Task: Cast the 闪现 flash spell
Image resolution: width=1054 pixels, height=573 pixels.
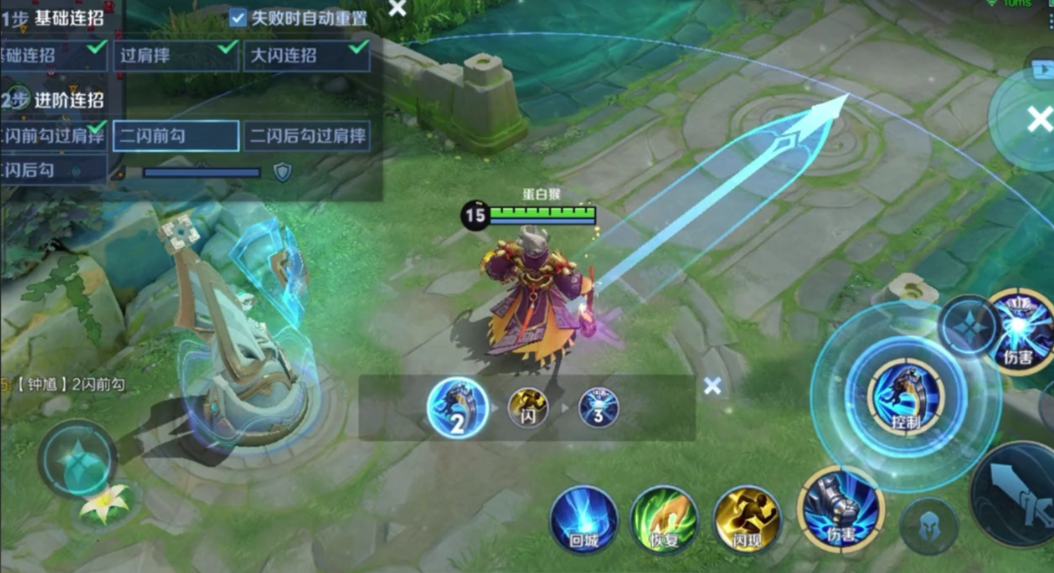Action: (x=747, y=519)
